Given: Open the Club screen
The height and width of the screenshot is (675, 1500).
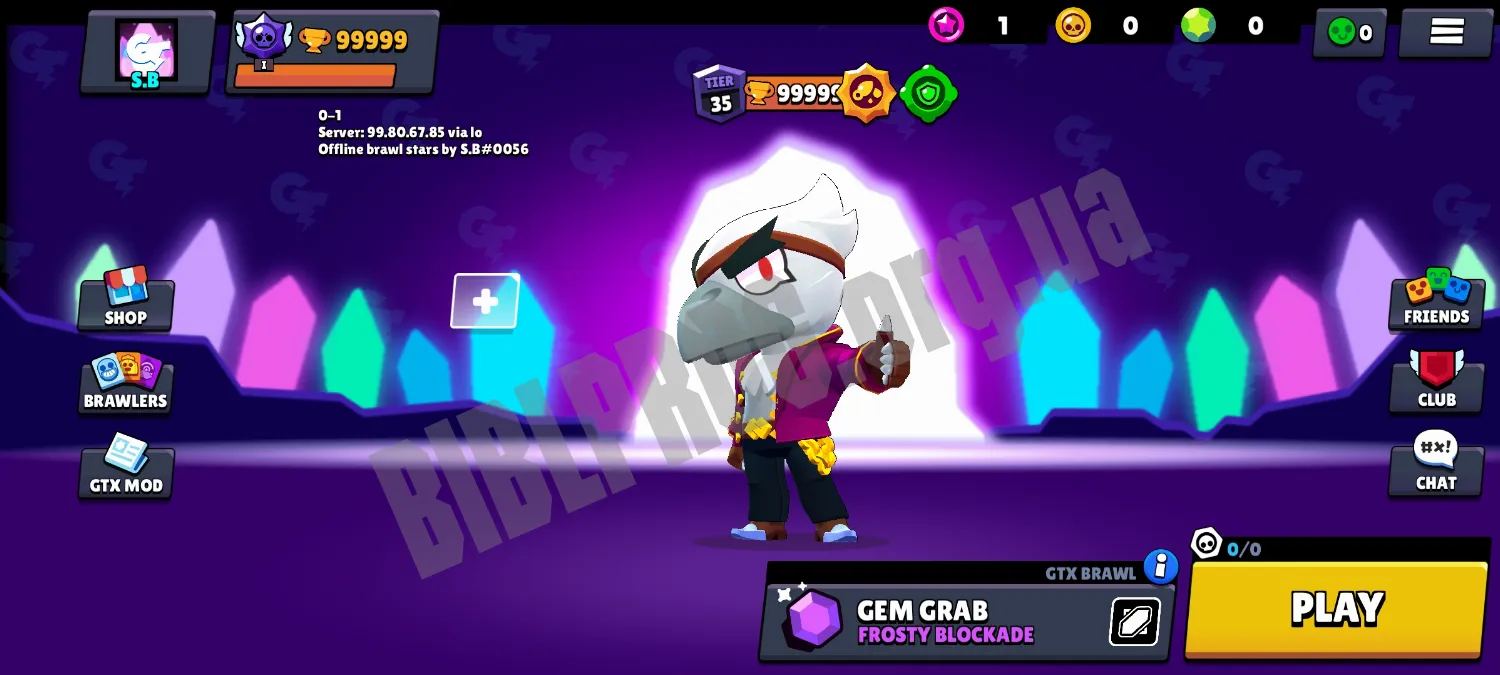Looking at the screenshot, I should 1436,381.
